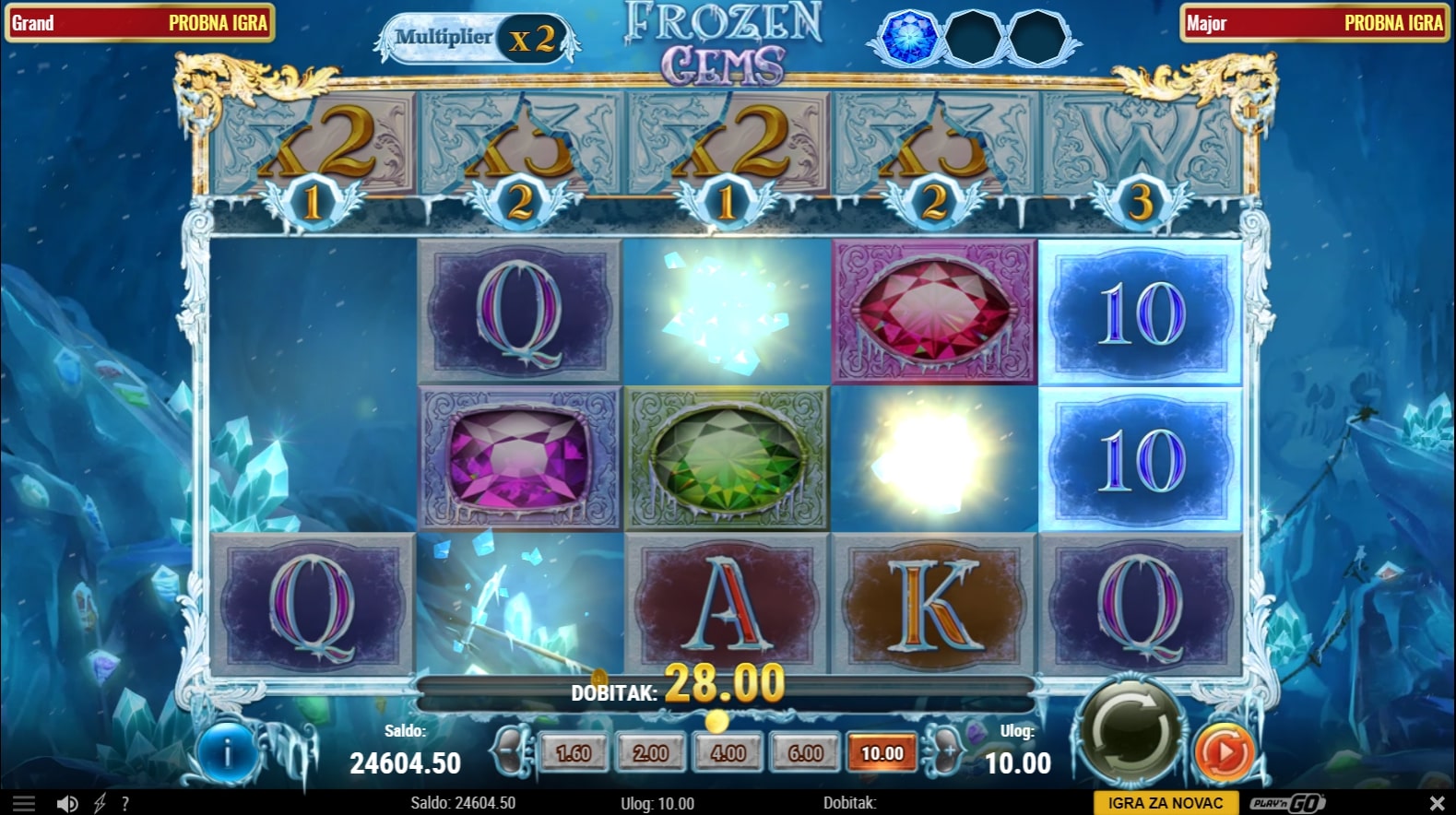Activate the orange autoplay button
1456x815 pixels.
coord(1224,752)
